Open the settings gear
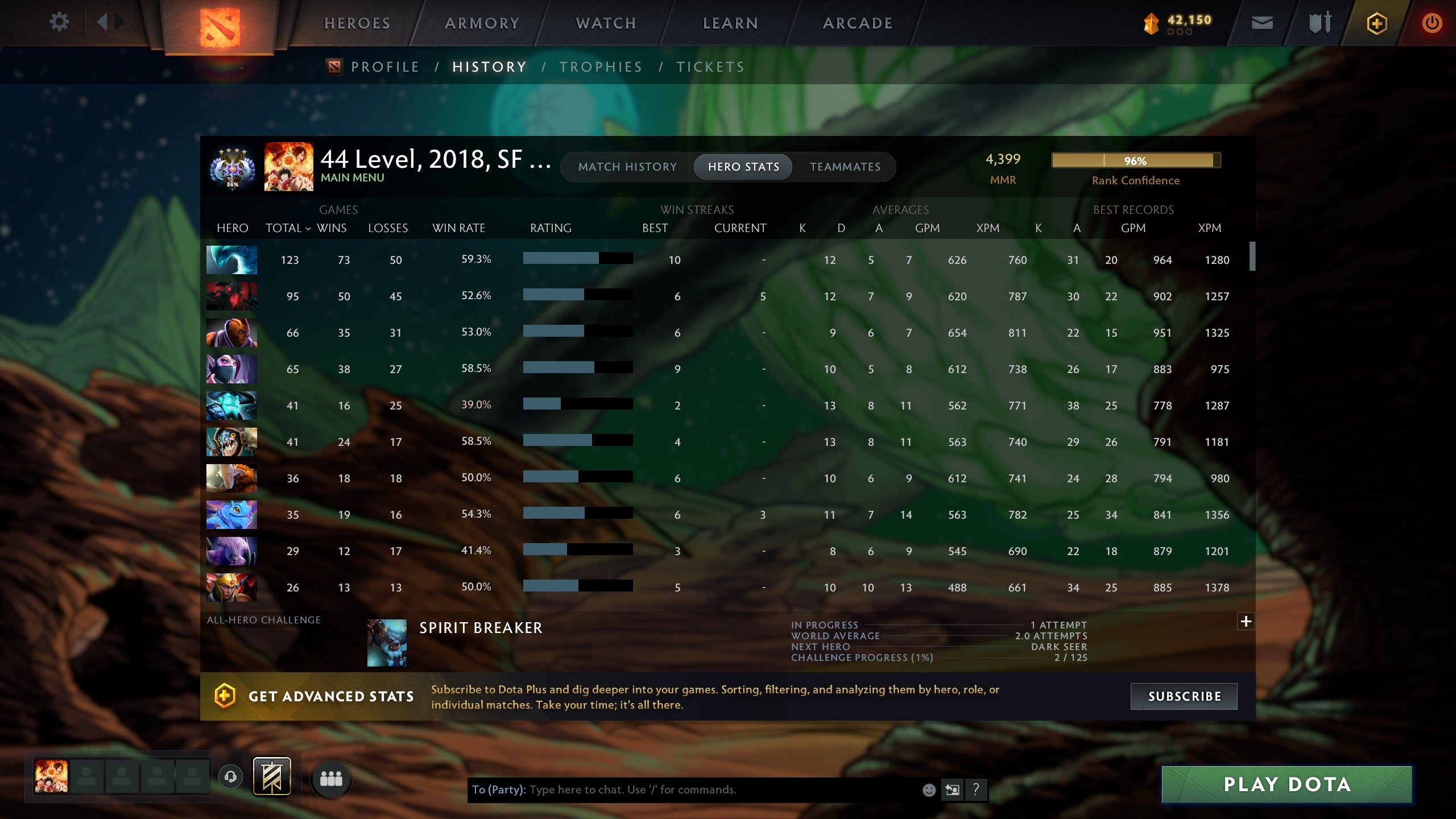1456x819 pixels. 59,22
